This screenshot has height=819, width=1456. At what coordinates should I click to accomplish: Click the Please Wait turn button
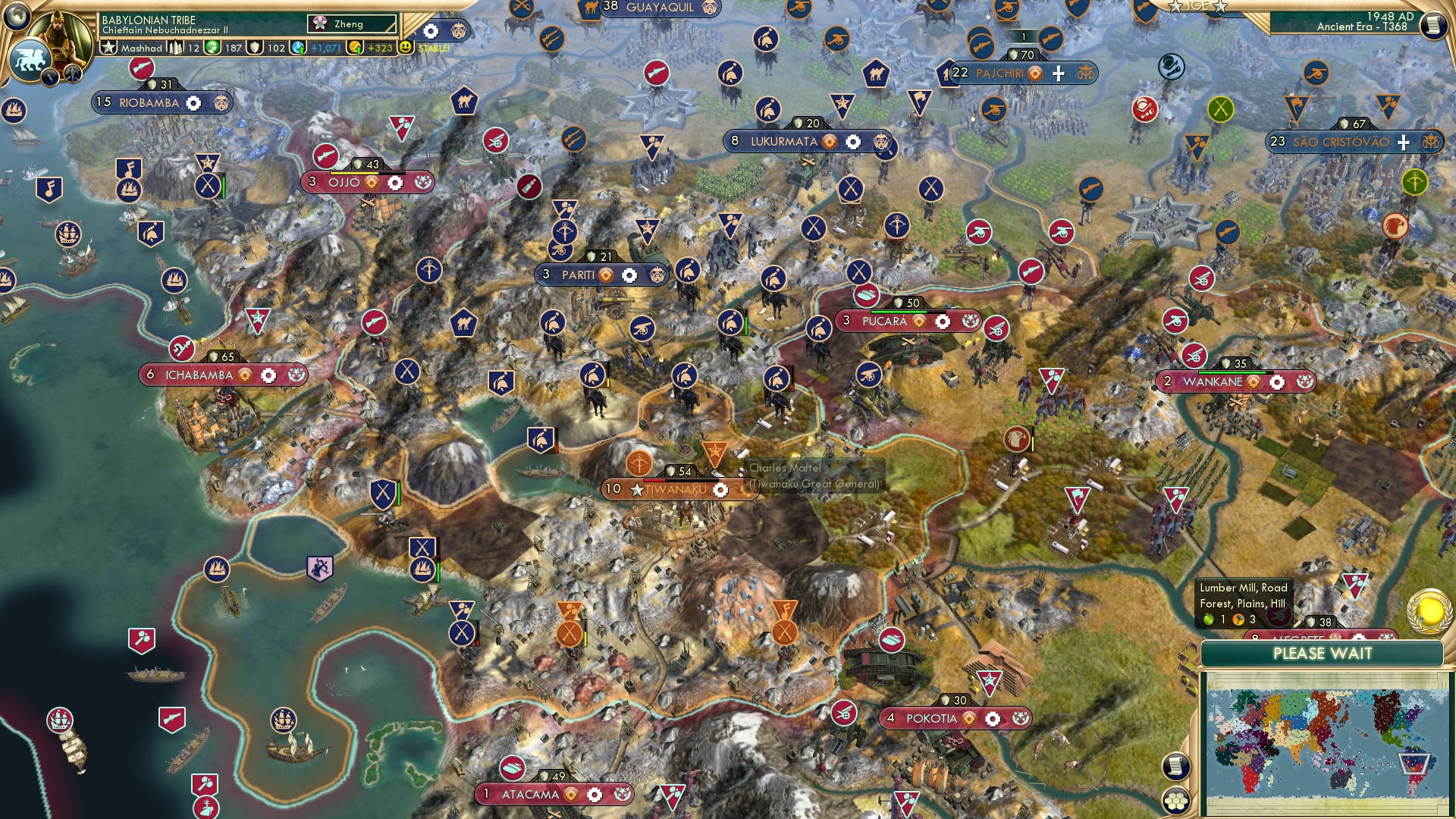[1322, 654]
